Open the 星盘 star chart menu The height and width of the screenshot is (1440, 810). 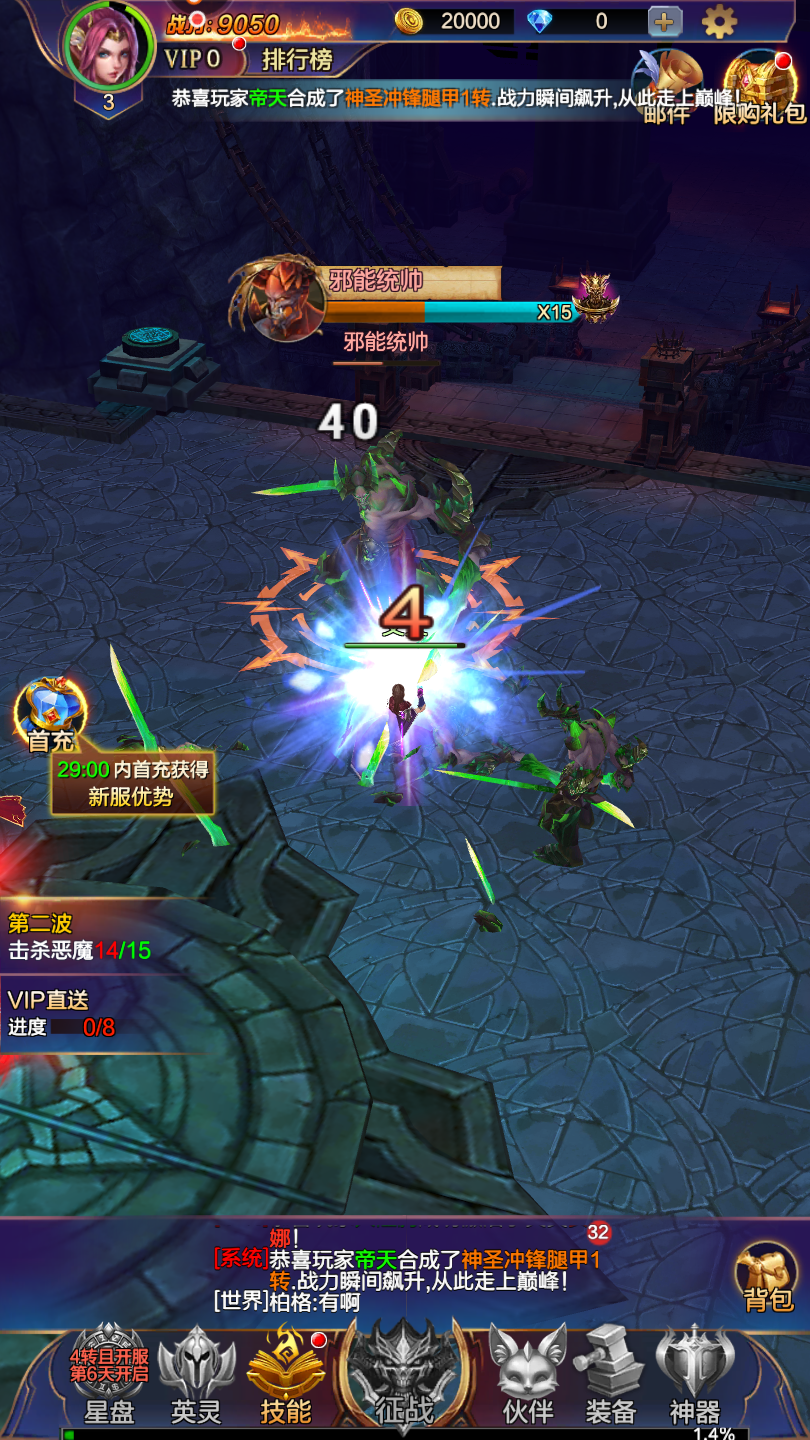coord(109,1372)
